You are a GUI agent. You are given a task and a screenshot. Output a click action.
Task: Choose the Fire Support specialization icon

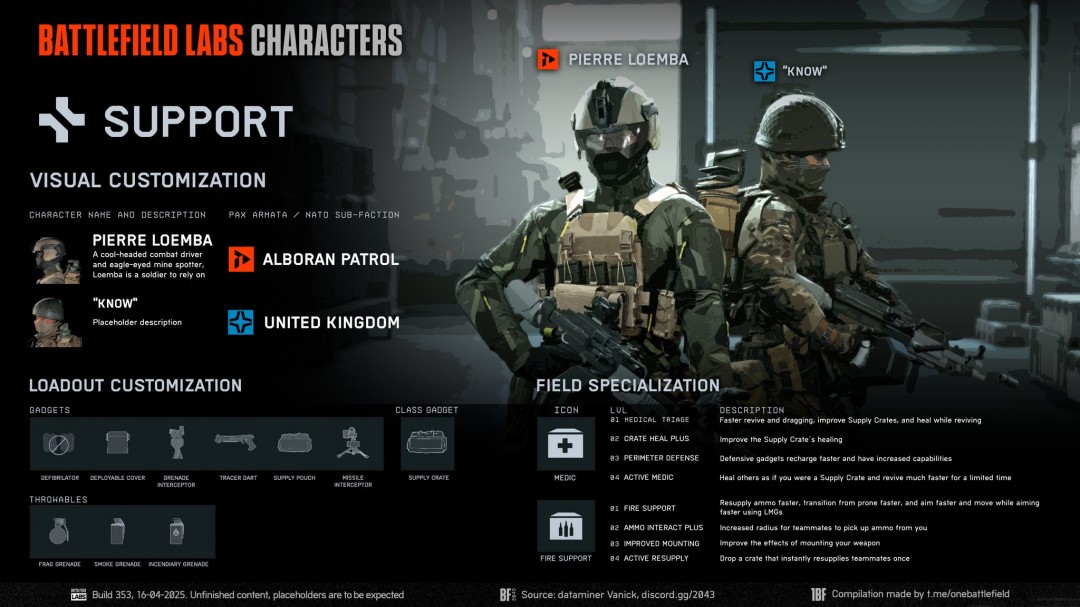(x=566, y=525)
